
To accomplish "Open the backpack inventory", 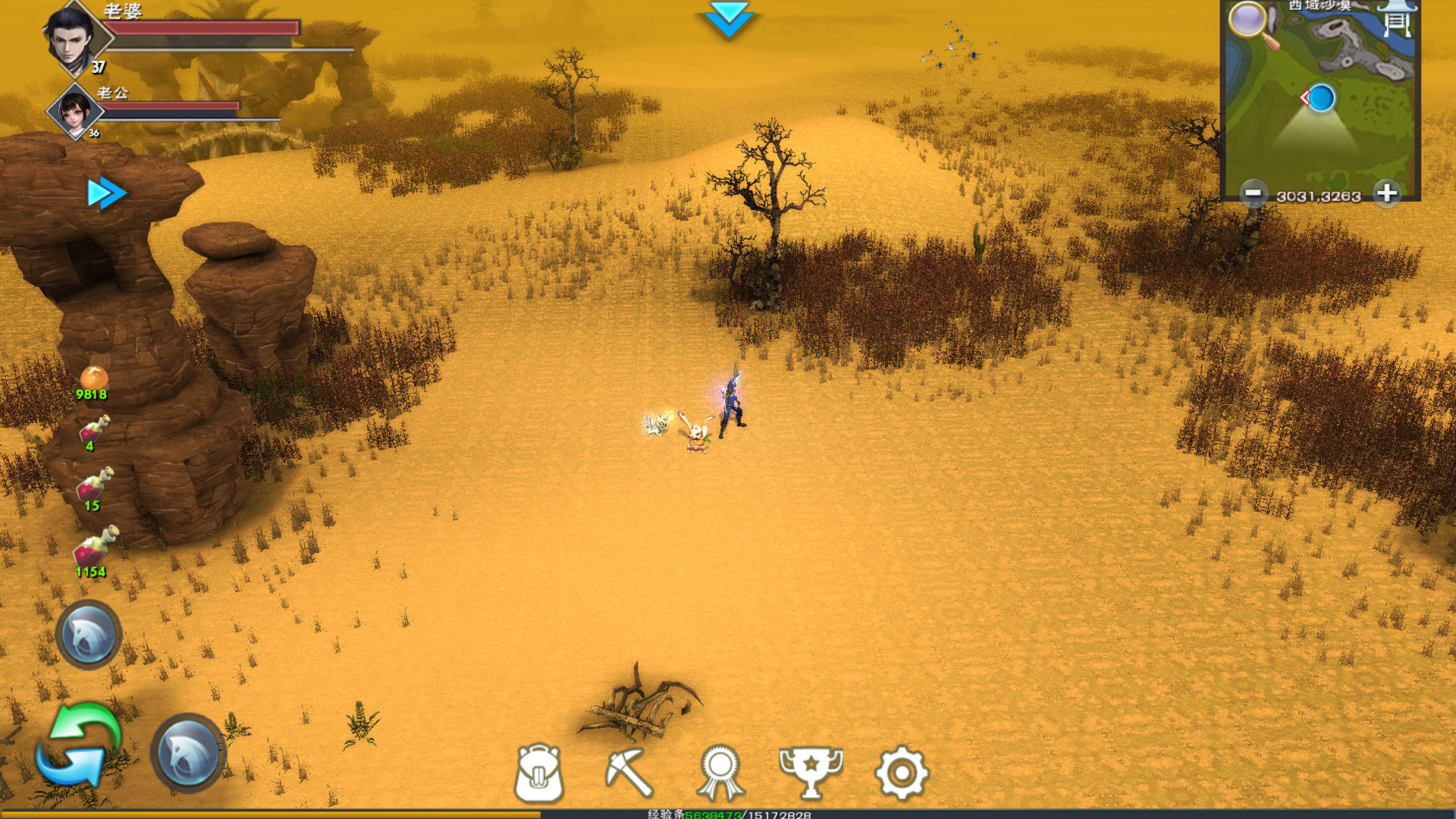I will click(538, 772).
